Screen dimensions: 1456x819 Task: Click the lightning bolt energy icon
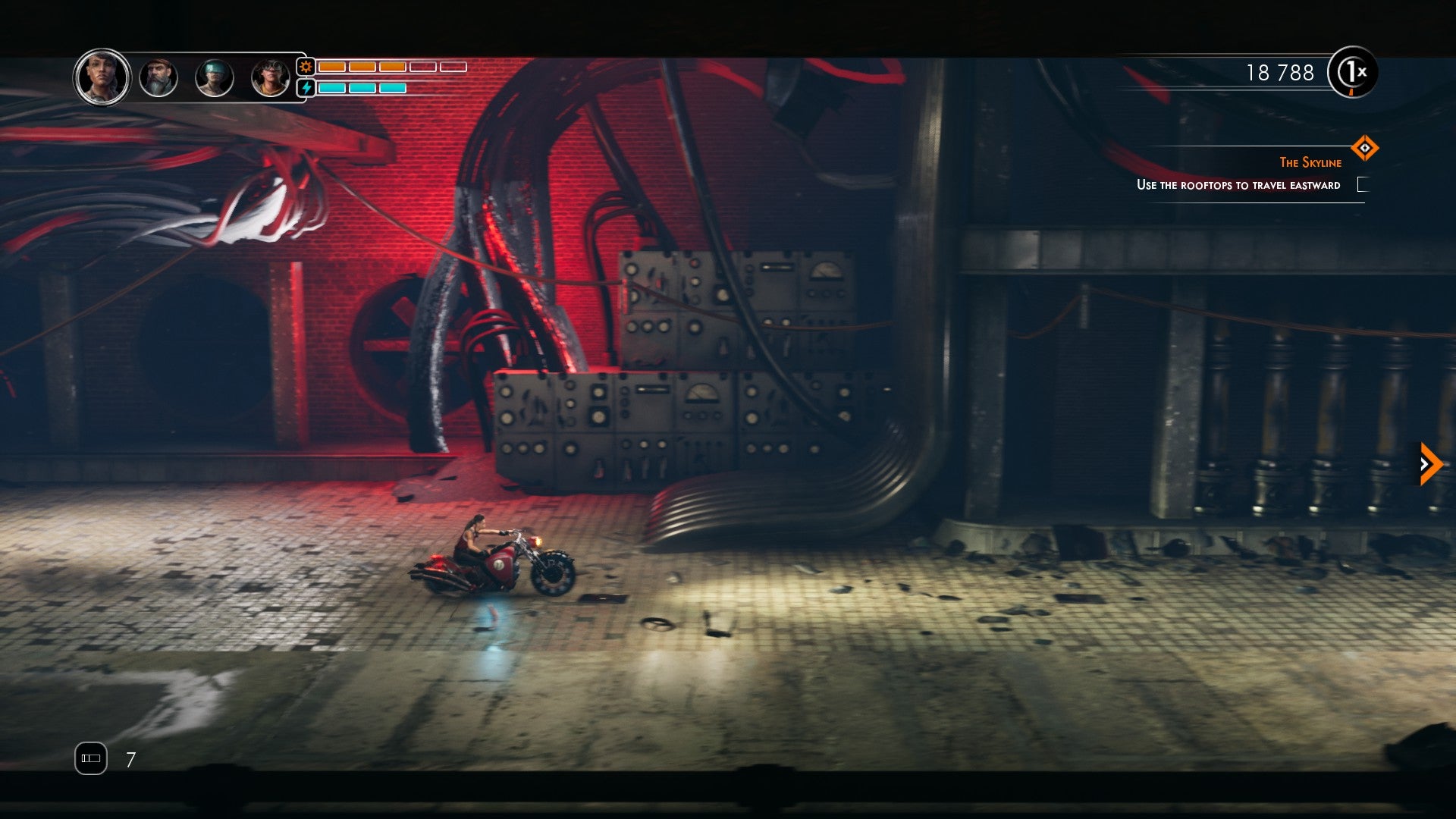[306, 89]
